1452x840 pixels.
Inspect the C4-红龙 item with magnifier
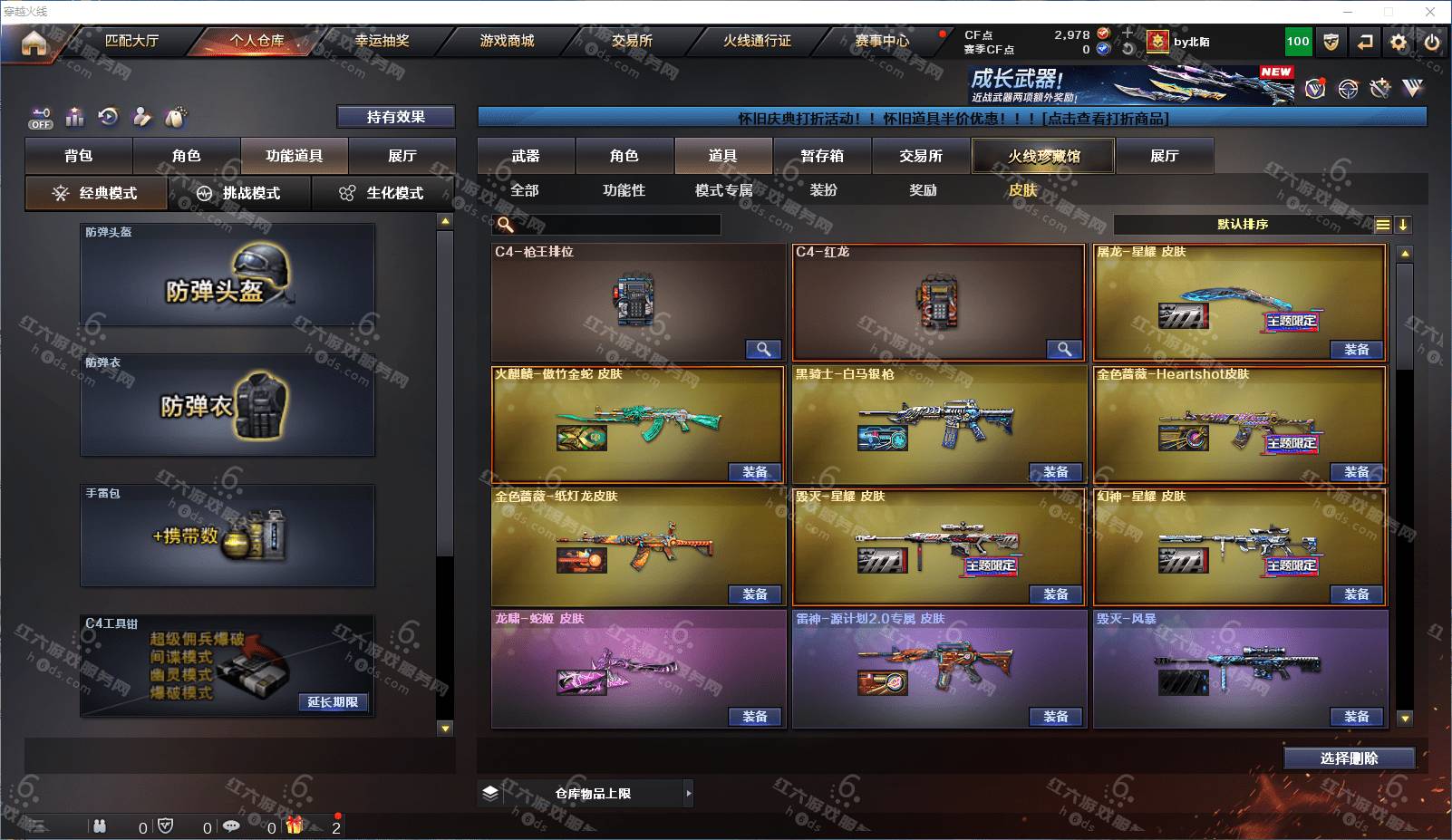pyautogui.click(x=1064, y=349)
